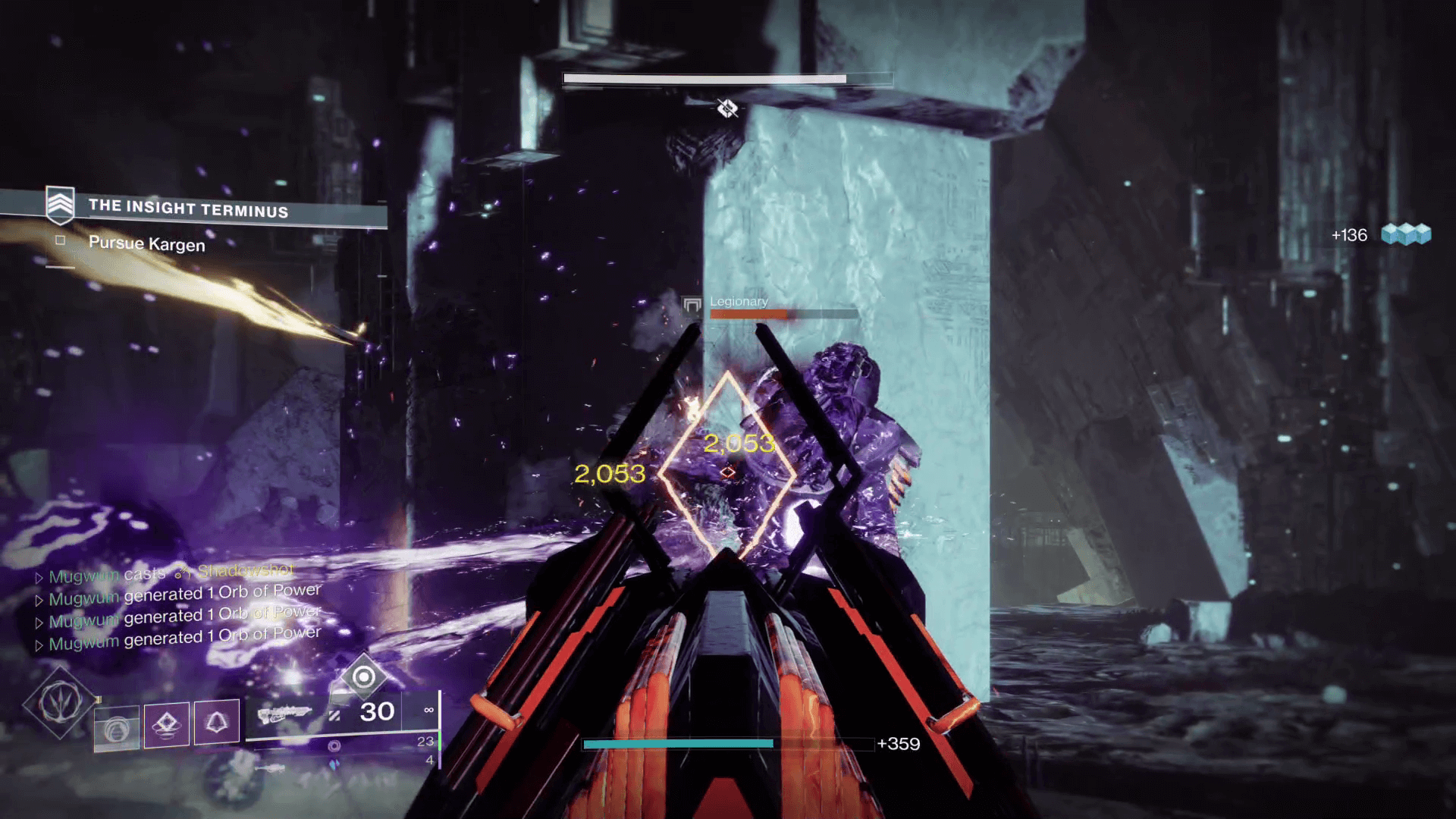Image resolution: width=1456 pixels, height=819 pixels.
Task: Expand the special ammo counter showing 23
Action: pos(425,742)
